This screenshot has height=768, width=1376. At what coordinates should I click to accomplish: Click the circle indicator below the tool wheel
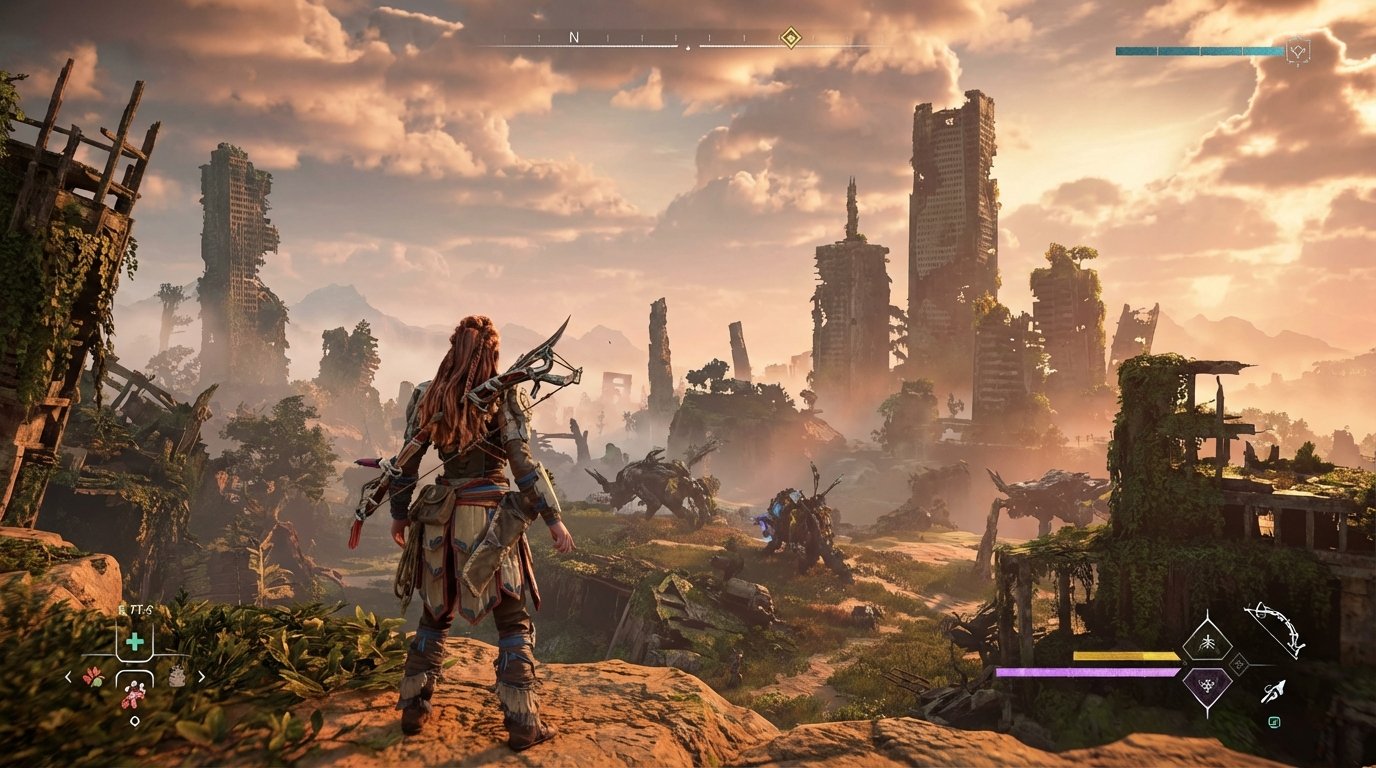135,721
